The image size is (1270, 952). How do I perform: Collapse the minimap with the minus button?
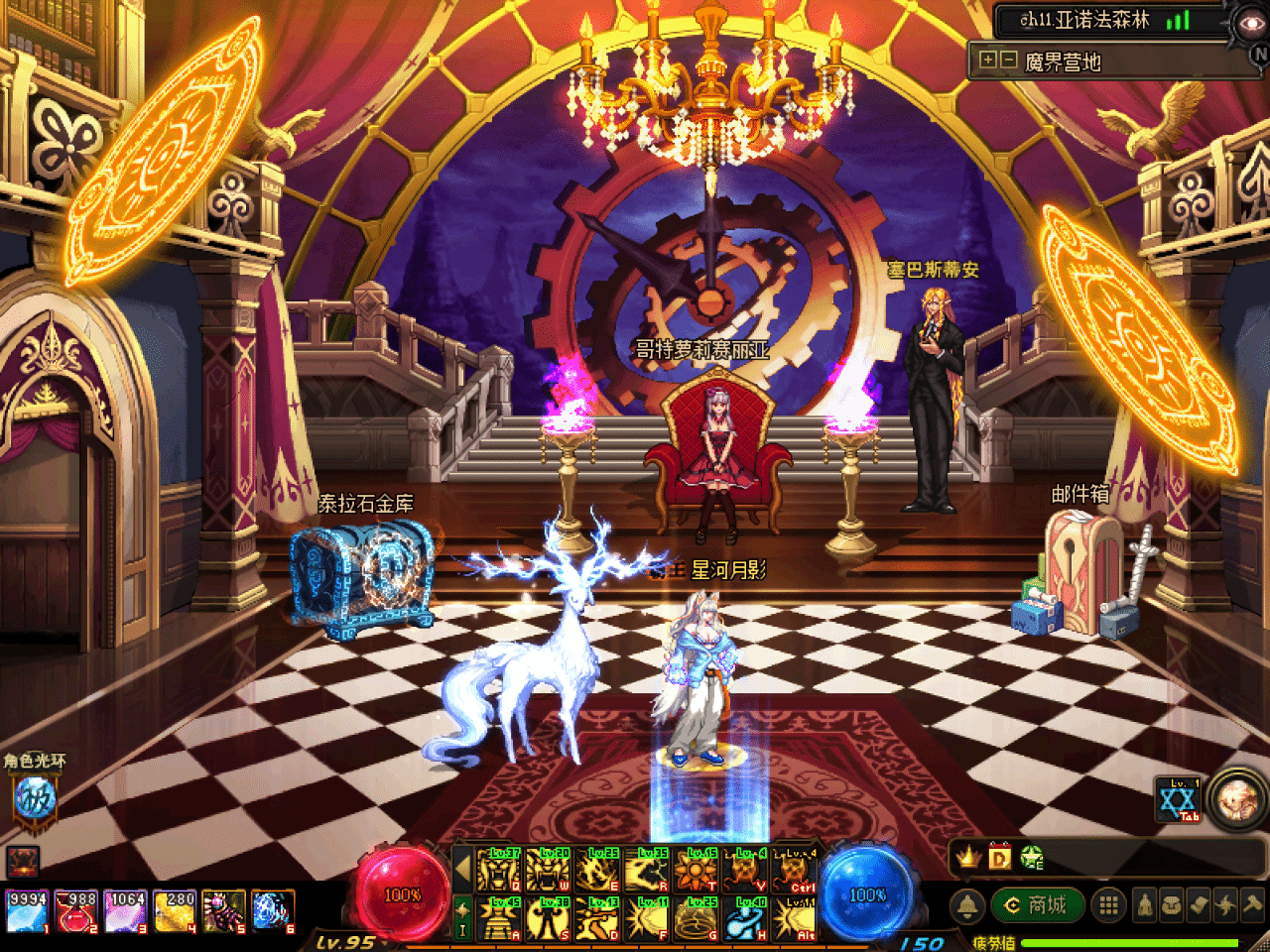coord(1008,60)
